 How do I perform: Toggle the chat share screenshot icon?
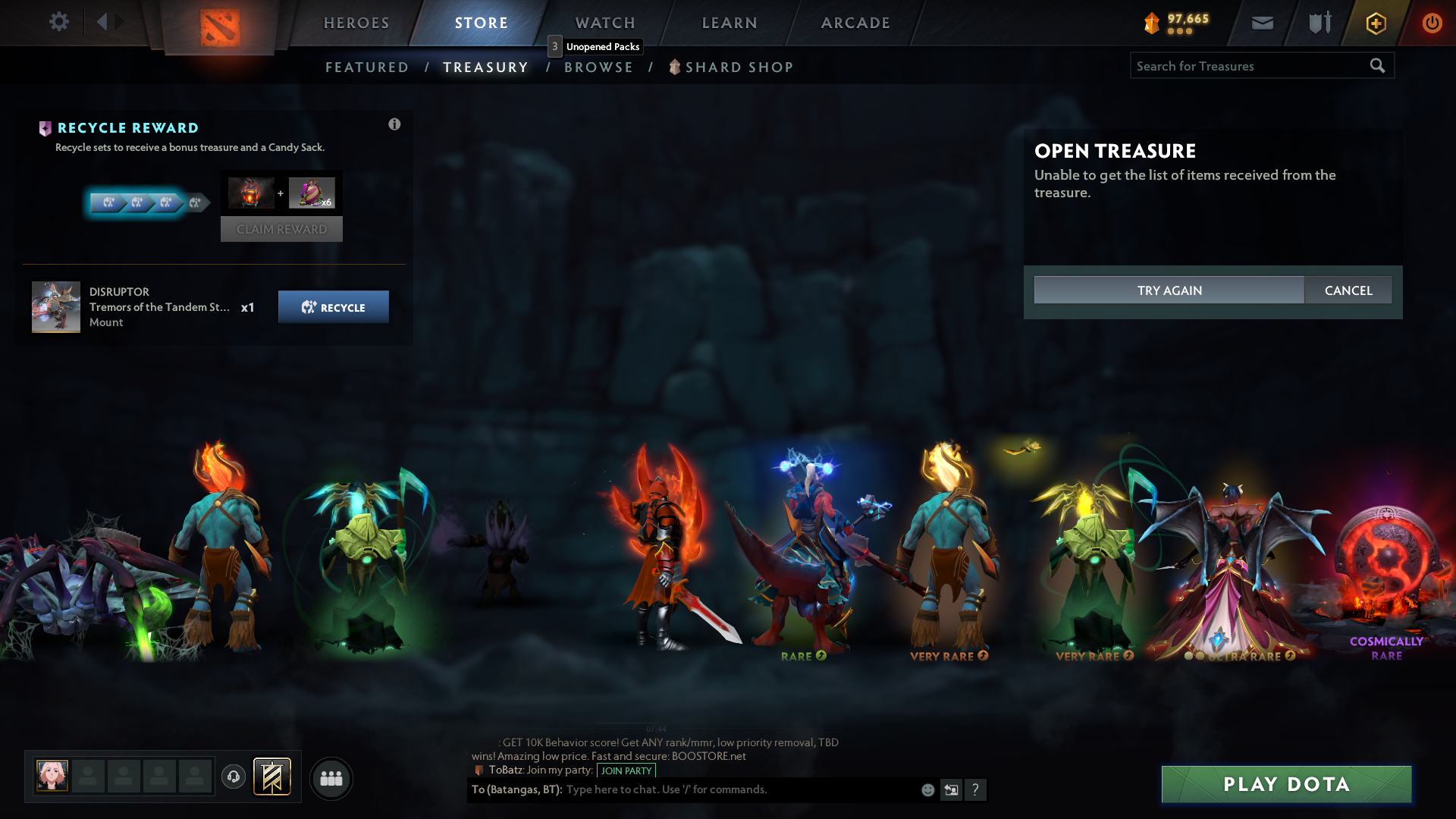(x=951, y=789)
